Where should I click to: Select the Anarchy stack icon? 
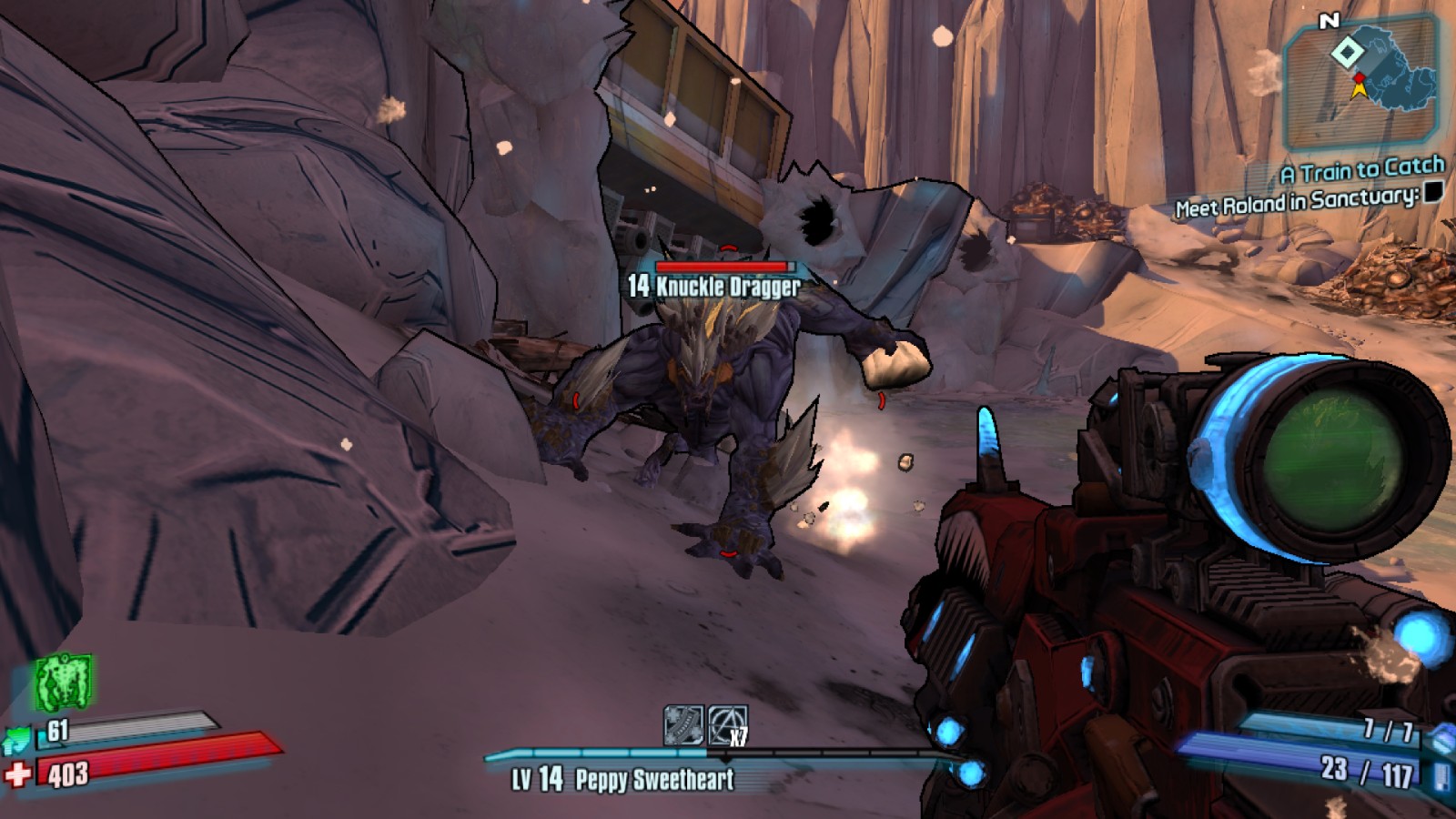click(x=727, y=725)
